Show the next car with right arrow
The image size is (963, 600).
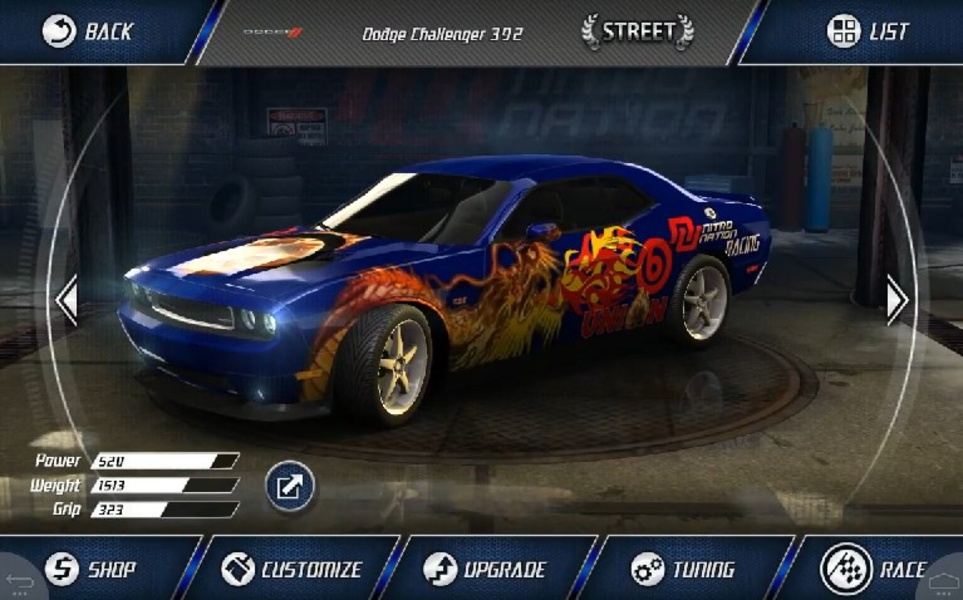pos(896,298)
